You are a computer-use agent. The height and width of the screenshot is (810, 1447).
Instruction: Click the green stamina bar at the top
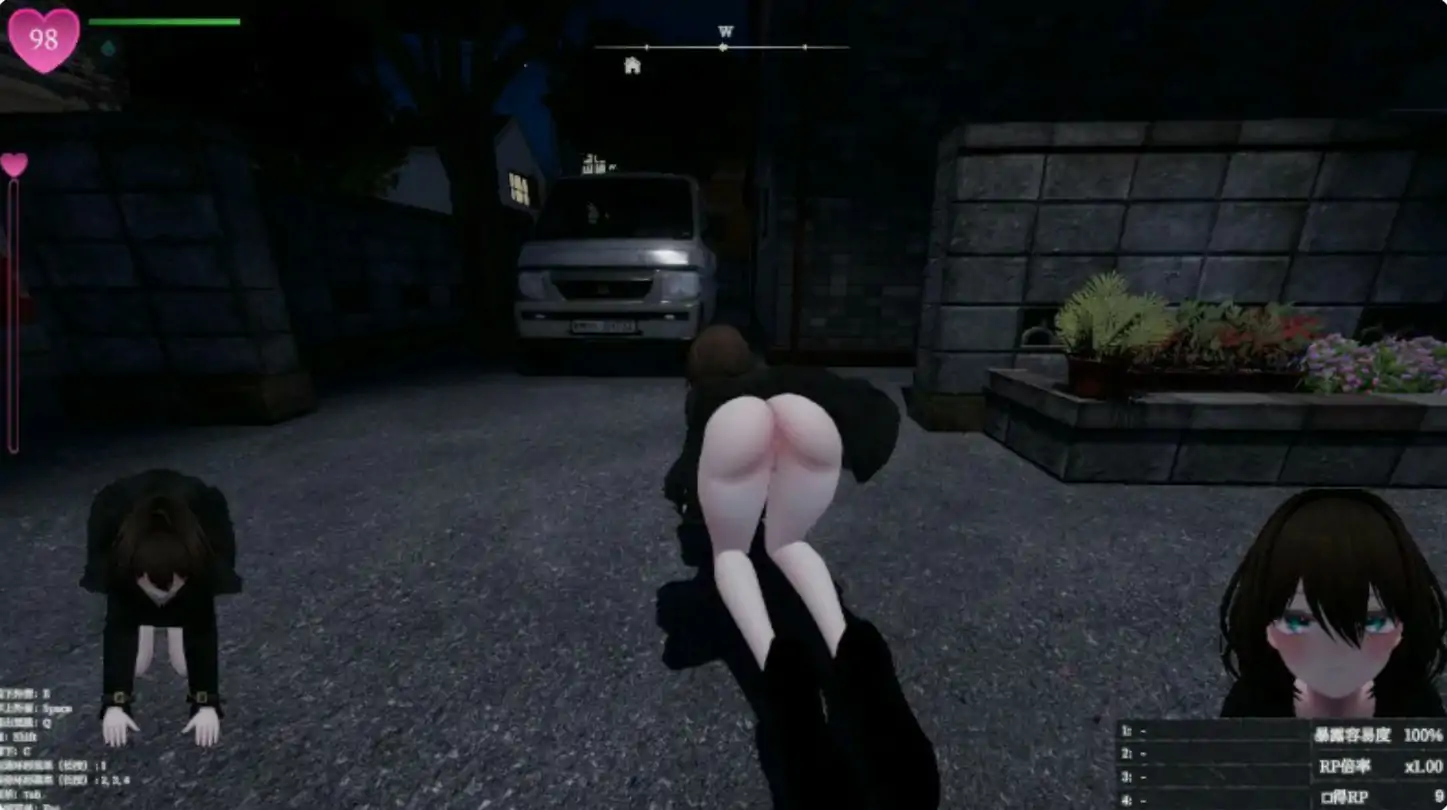pyautogui.click(x=165, y=21)
